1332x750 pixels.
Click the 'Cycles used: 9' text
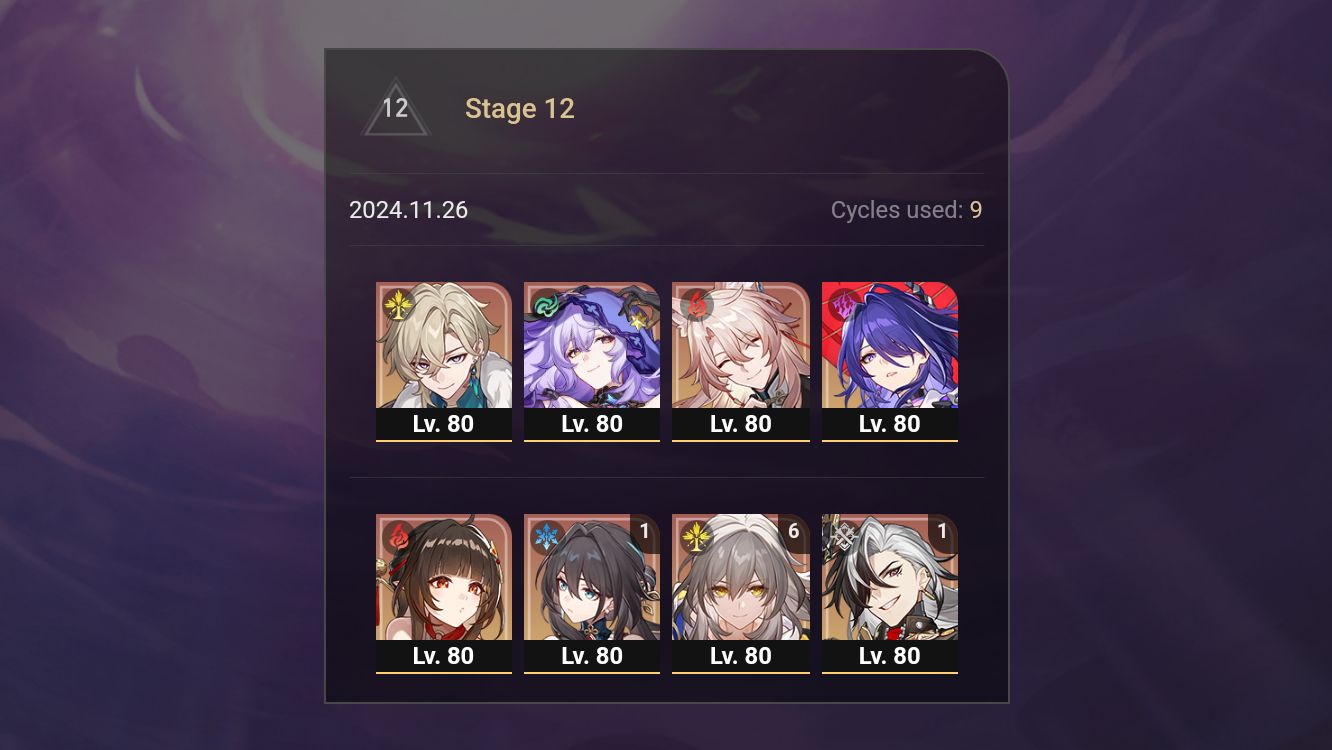pyautogui.click(x=905, y=210)
